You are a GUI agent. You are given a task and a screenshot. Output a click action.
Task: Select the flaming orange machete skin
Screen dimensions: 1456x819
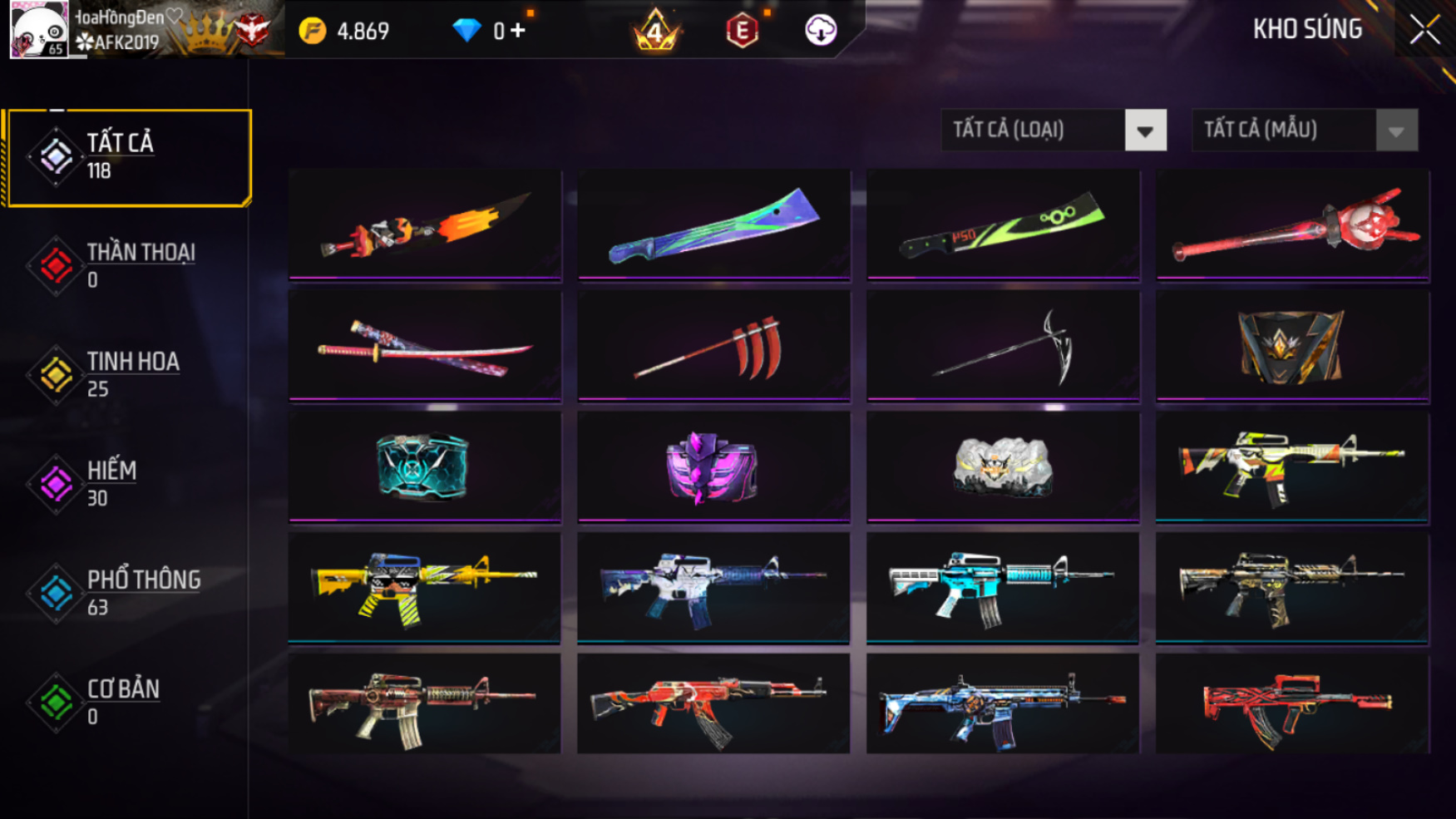425,224
